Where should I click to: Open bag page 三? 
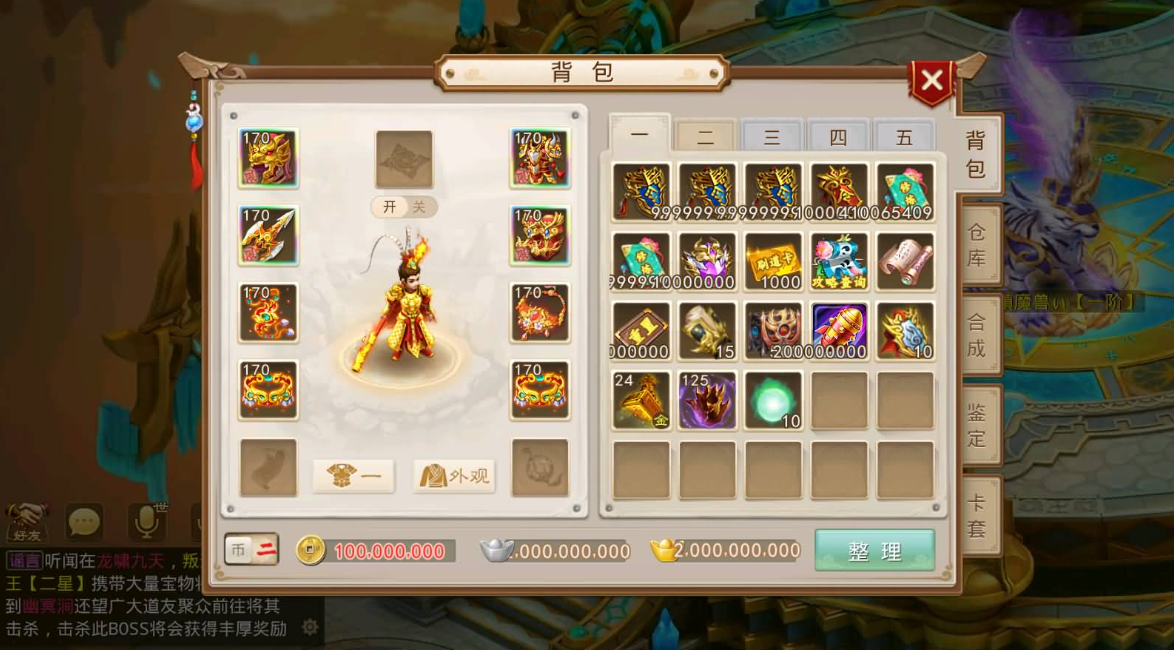click(772, 137)
